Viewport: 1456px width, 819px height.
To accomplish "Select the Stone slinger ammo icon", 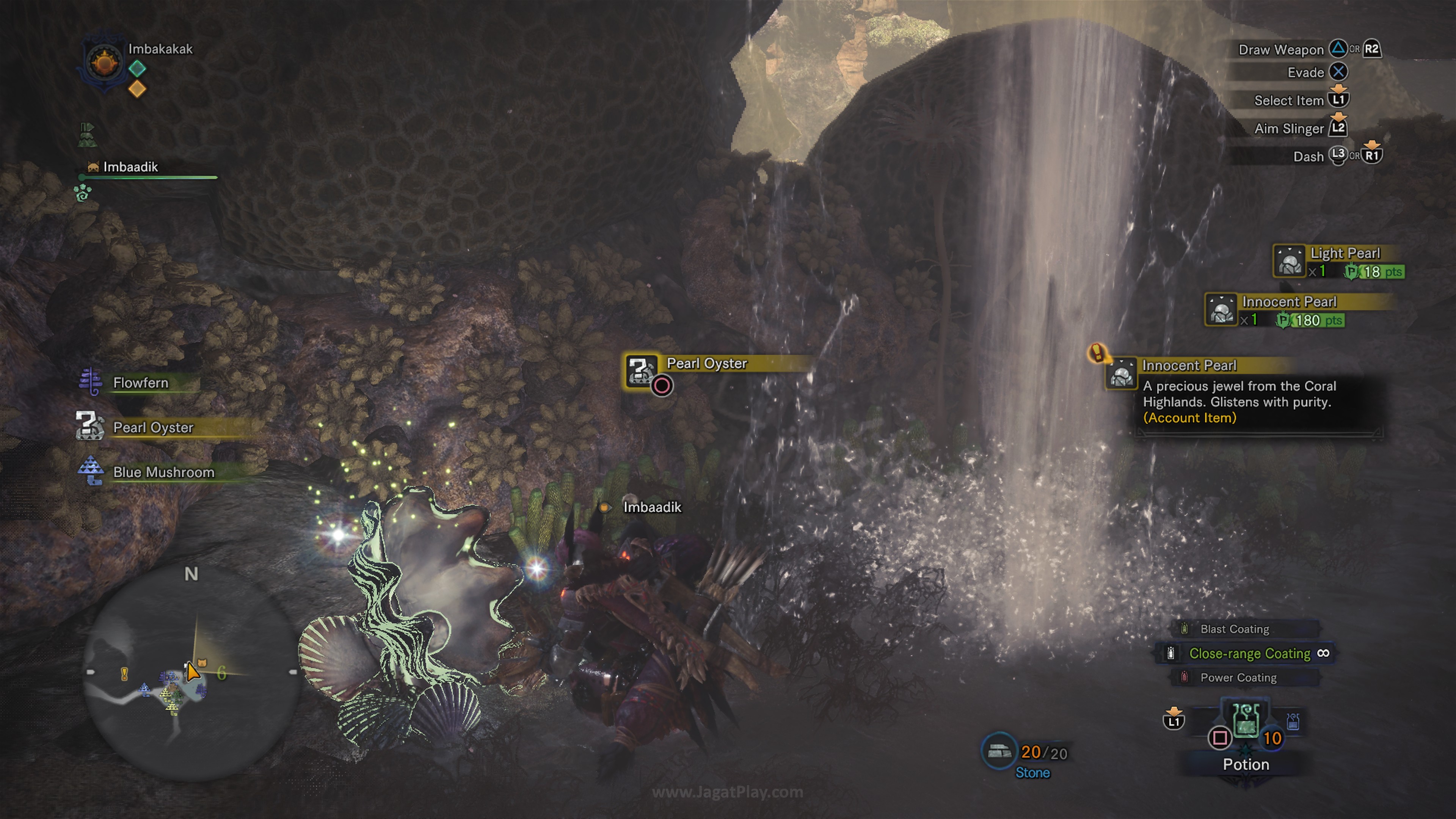I will 999,752.
